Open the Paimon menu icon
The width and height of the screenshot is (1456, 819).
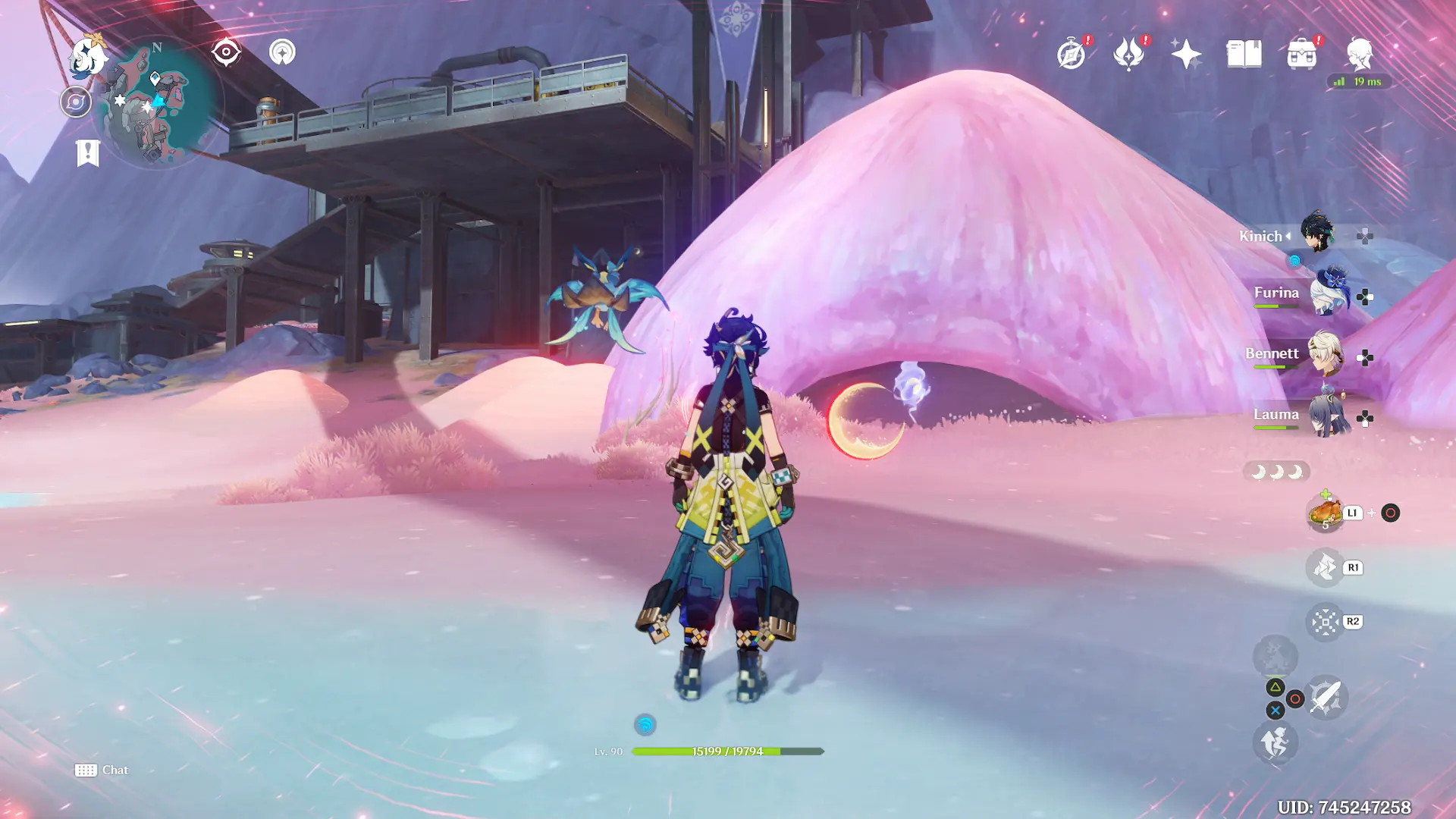pyautogui.click(x=87, y=55)
